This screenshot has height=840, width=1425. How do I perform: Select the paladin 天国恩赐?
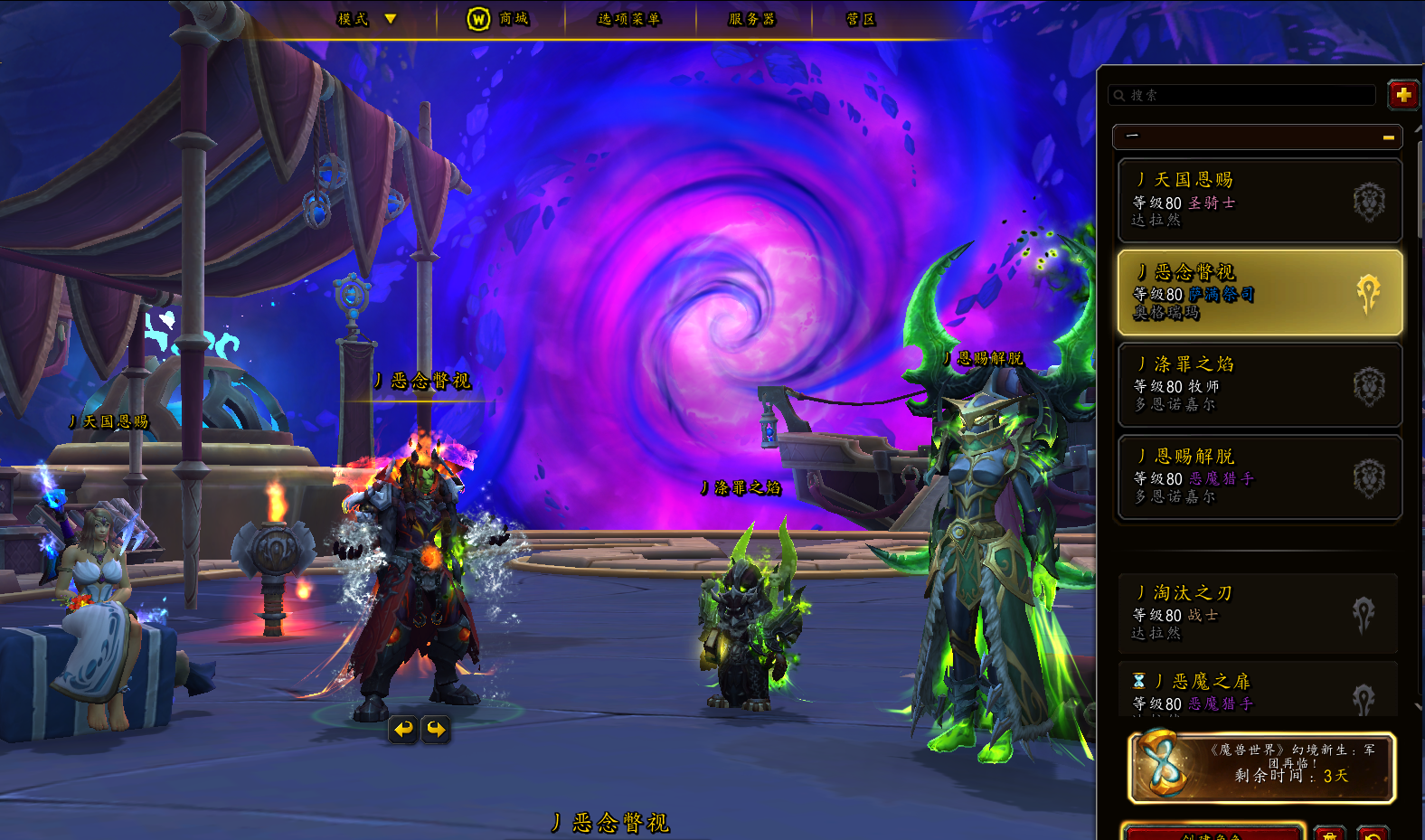[1260, 200]
